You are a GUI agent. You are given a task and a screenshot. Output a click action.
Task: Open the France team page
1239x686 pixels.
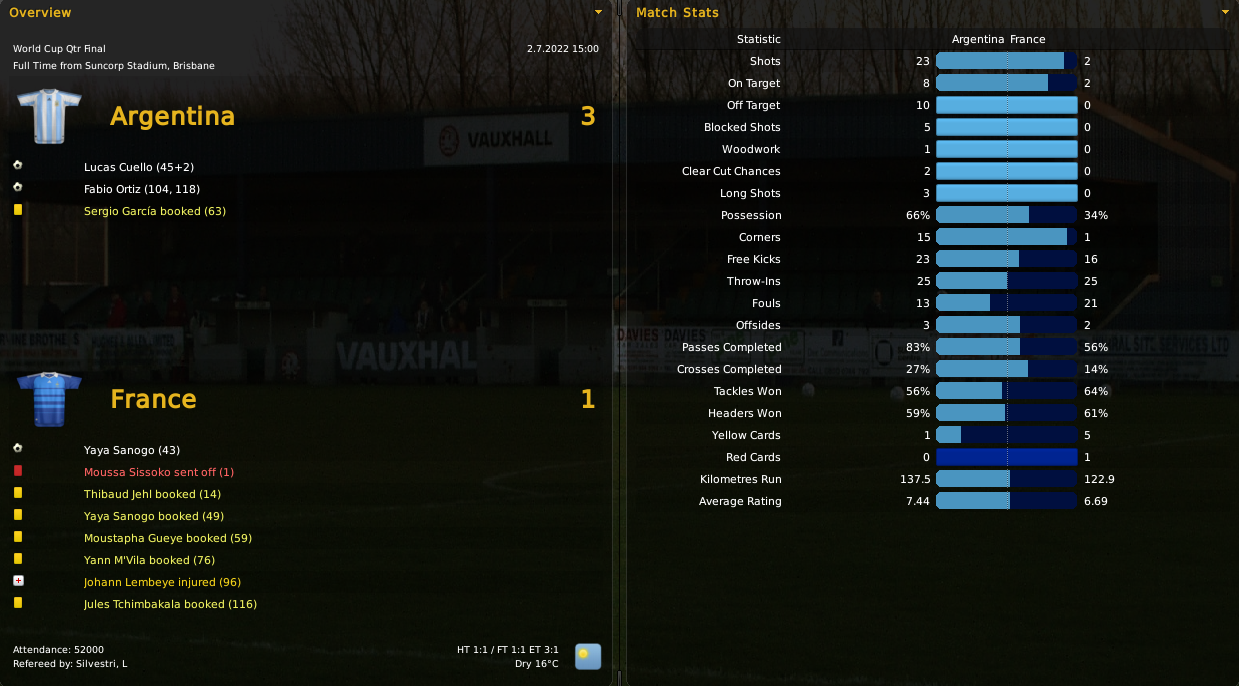[153, 400]
